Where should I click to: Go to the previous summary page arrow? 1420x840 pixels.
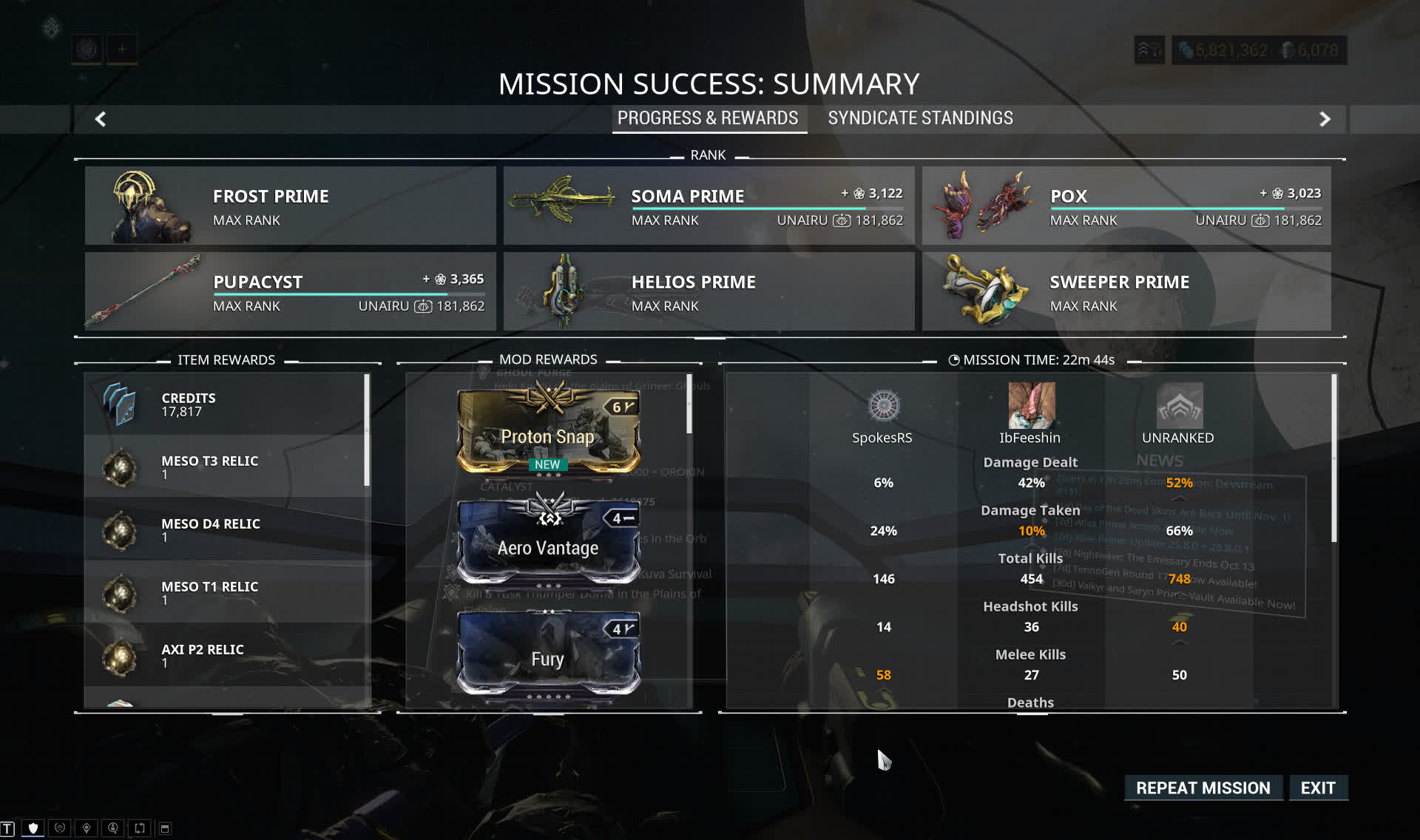coord(101,119)
